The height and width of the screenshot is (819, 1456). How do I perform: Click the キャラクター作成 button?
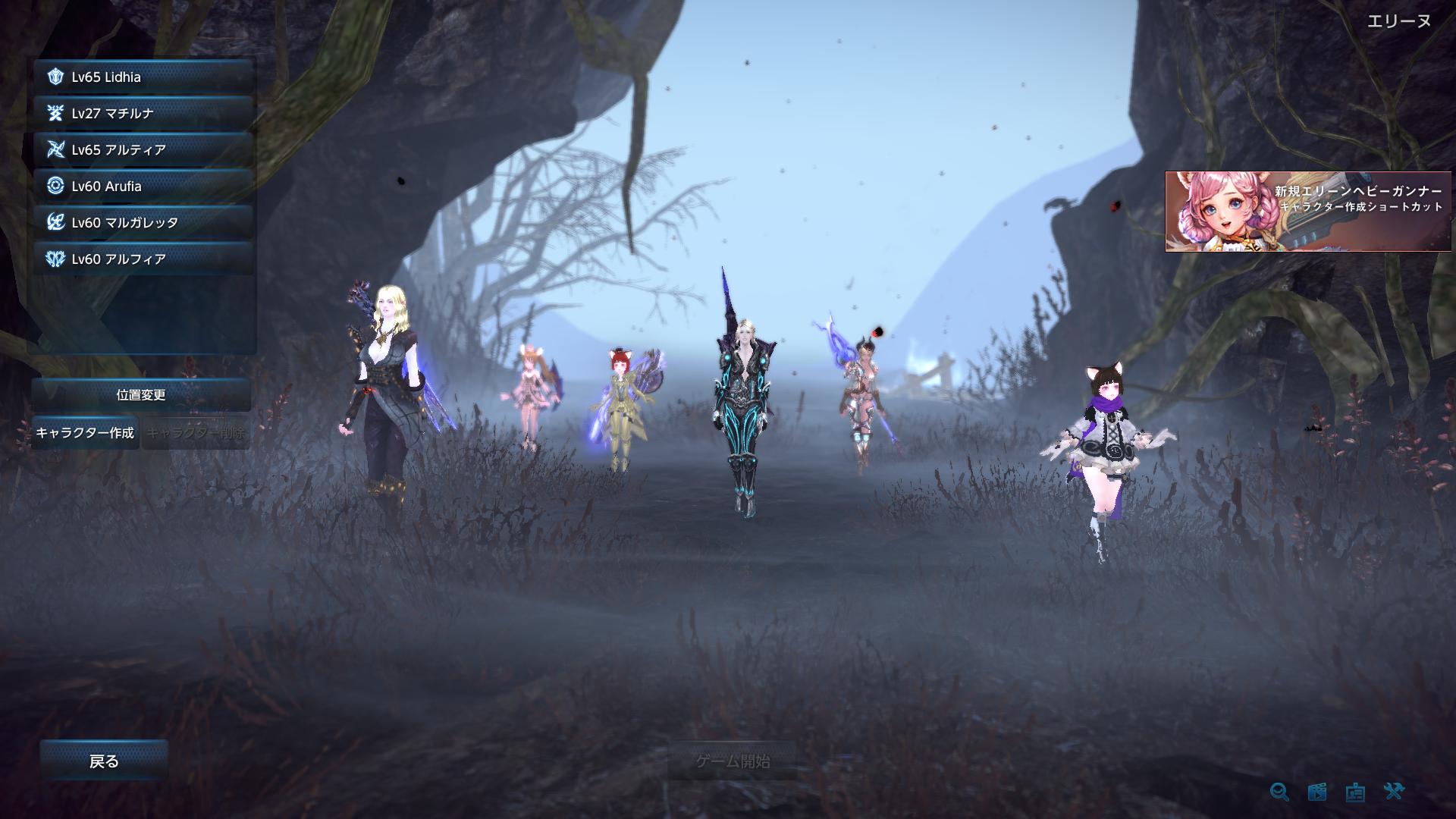[x=84, y=433]
